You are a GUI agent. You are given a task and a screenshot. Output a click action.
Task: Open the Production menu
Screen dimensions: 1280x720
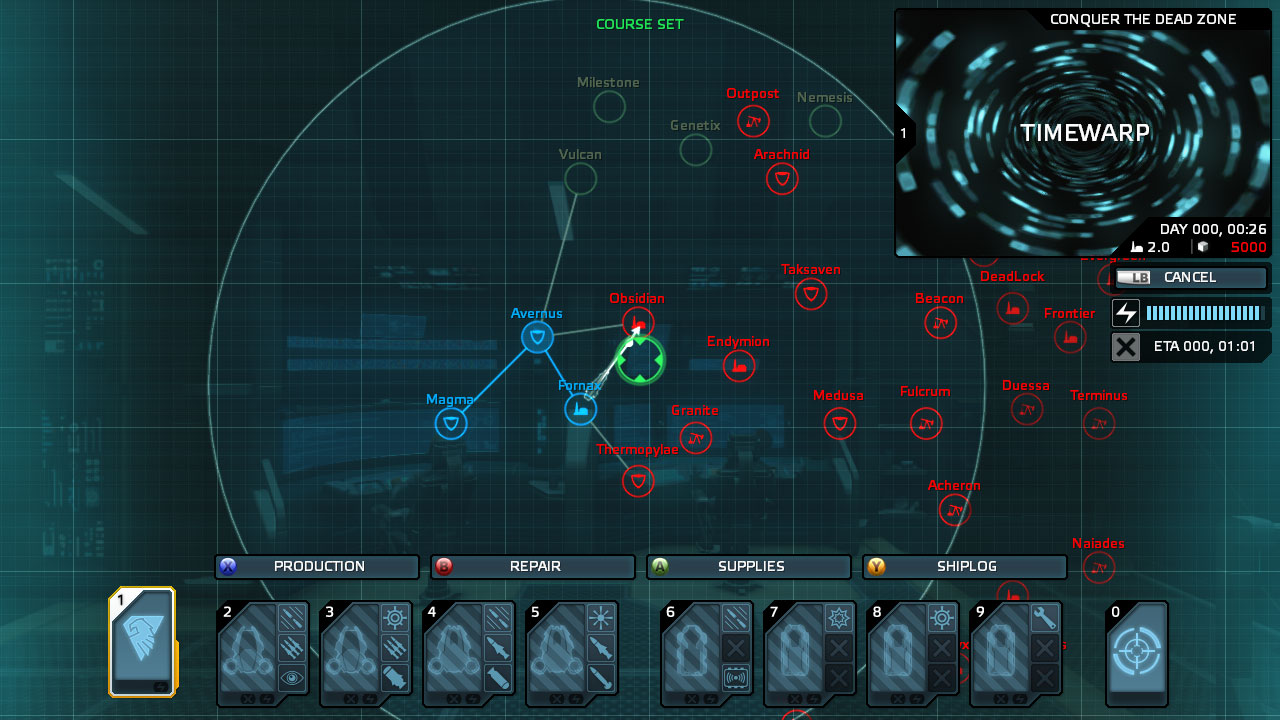pos(317,567)
